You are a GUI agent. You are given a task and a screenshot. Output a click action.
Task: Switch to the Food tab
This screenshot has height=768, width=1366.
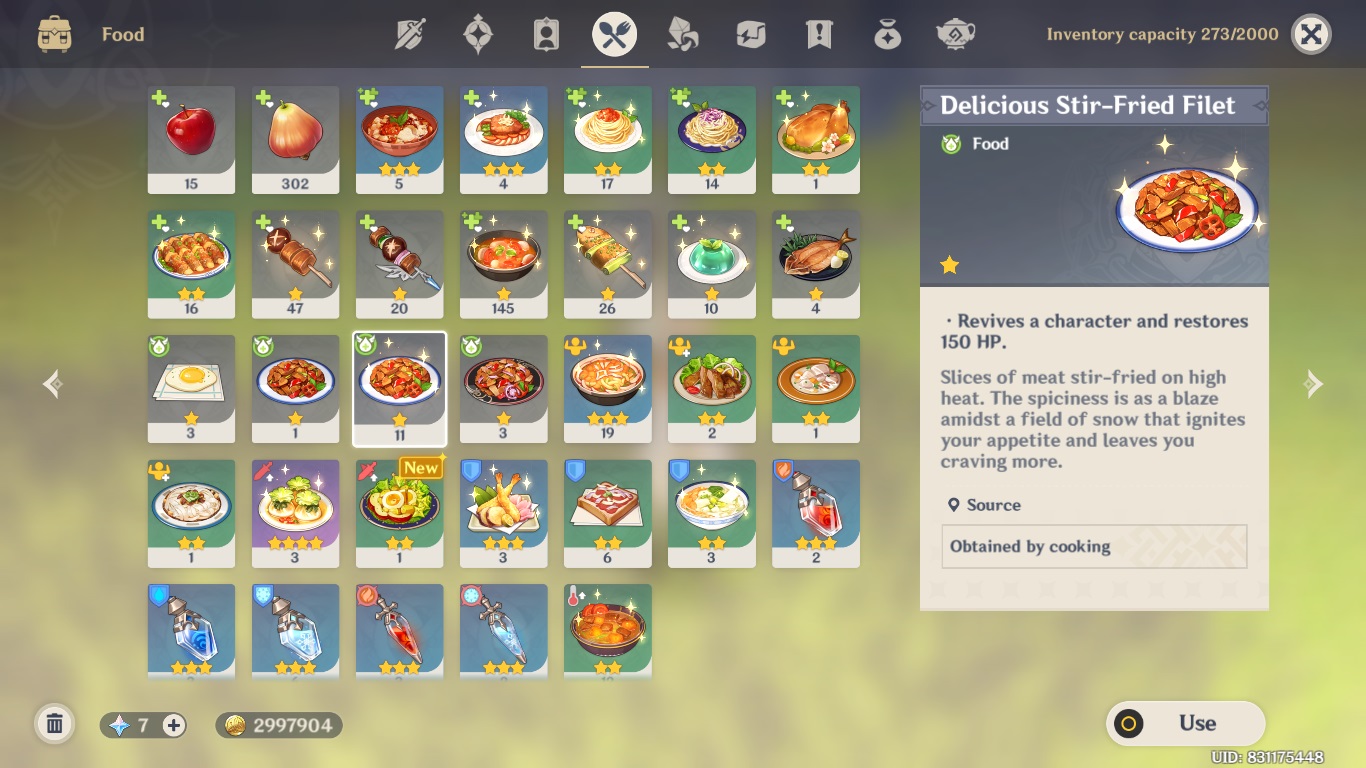(613, 33)
